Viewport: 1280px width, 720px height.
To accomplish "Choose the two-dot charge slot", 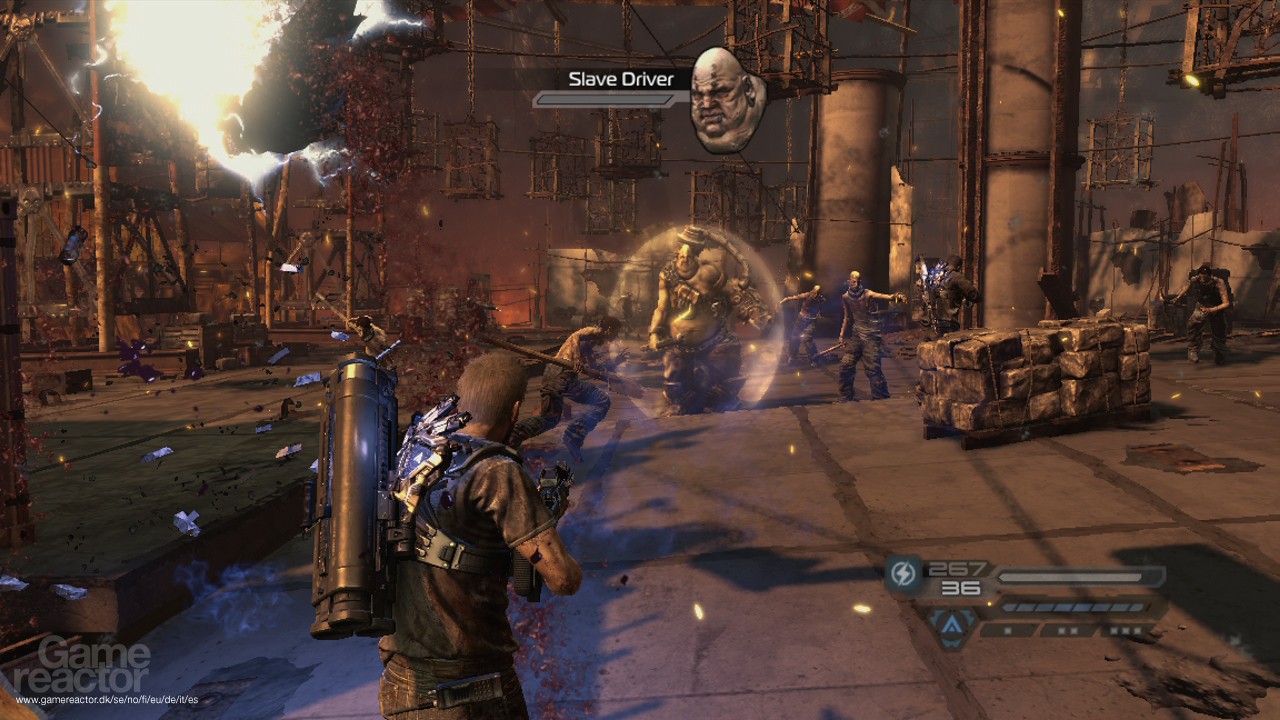I will [x=1067, y=630].
